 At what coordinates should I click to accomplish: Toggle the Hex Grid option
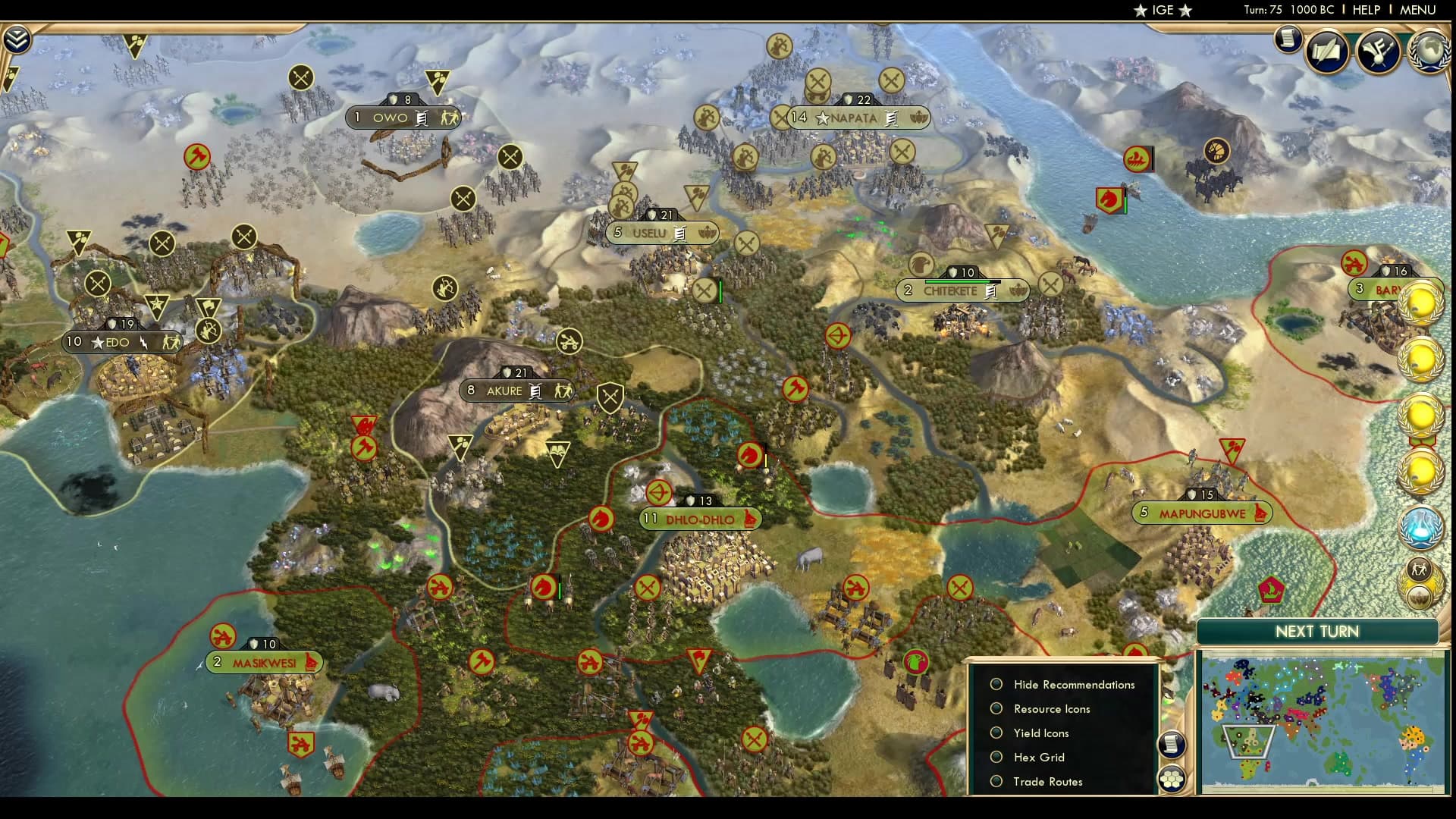click(996, 757)
